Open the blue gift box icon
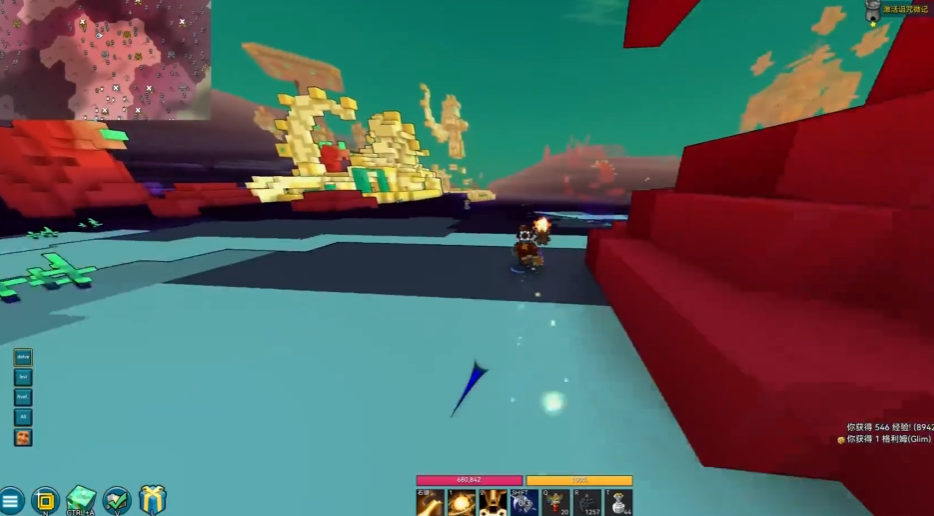The image size is (934, 516). pyautogui.click(x=152, y=499)
